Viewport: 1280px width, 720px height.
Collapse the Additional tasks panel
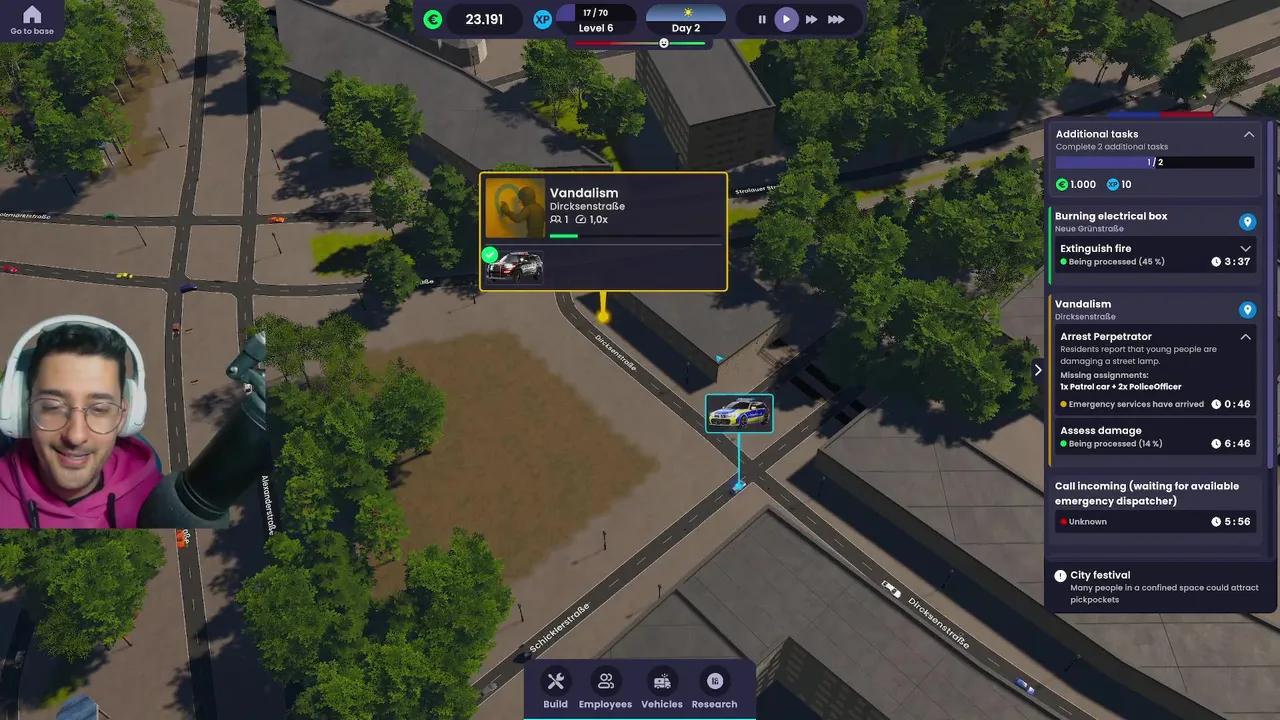(1248, 134)
